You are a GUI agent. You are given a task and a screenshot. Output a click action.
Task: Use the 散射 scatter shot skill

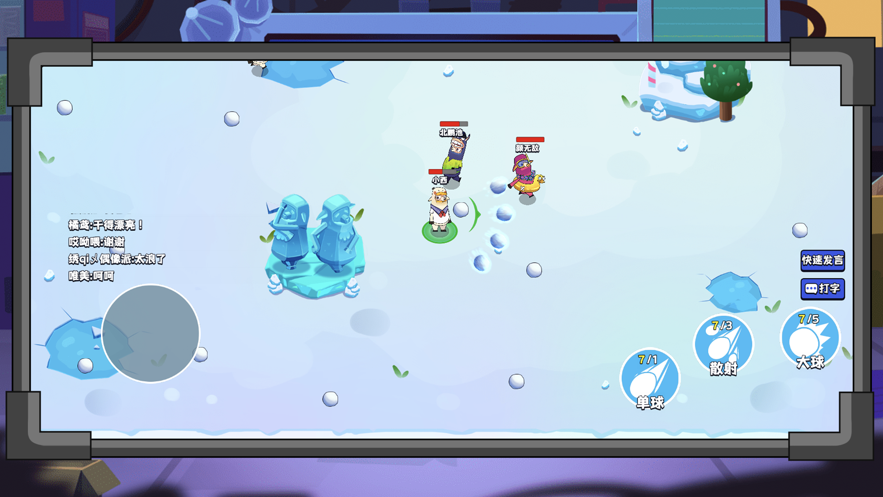click(723, 345)
